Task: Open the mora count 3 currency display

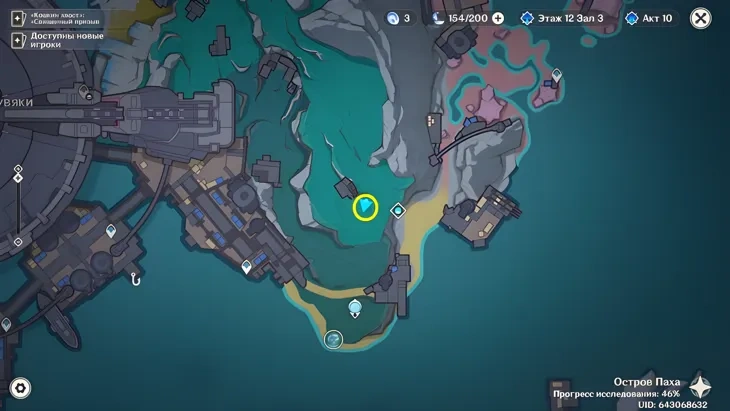Action: pyautogui.click(x=399, y=18)
